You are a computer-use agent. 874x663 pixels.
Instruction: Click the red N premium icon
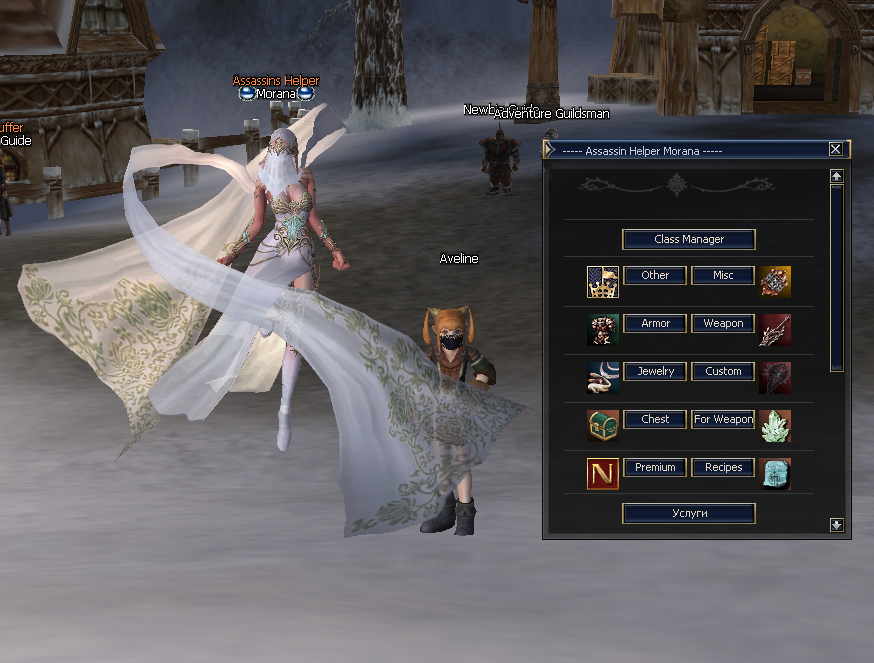(603, 473)
